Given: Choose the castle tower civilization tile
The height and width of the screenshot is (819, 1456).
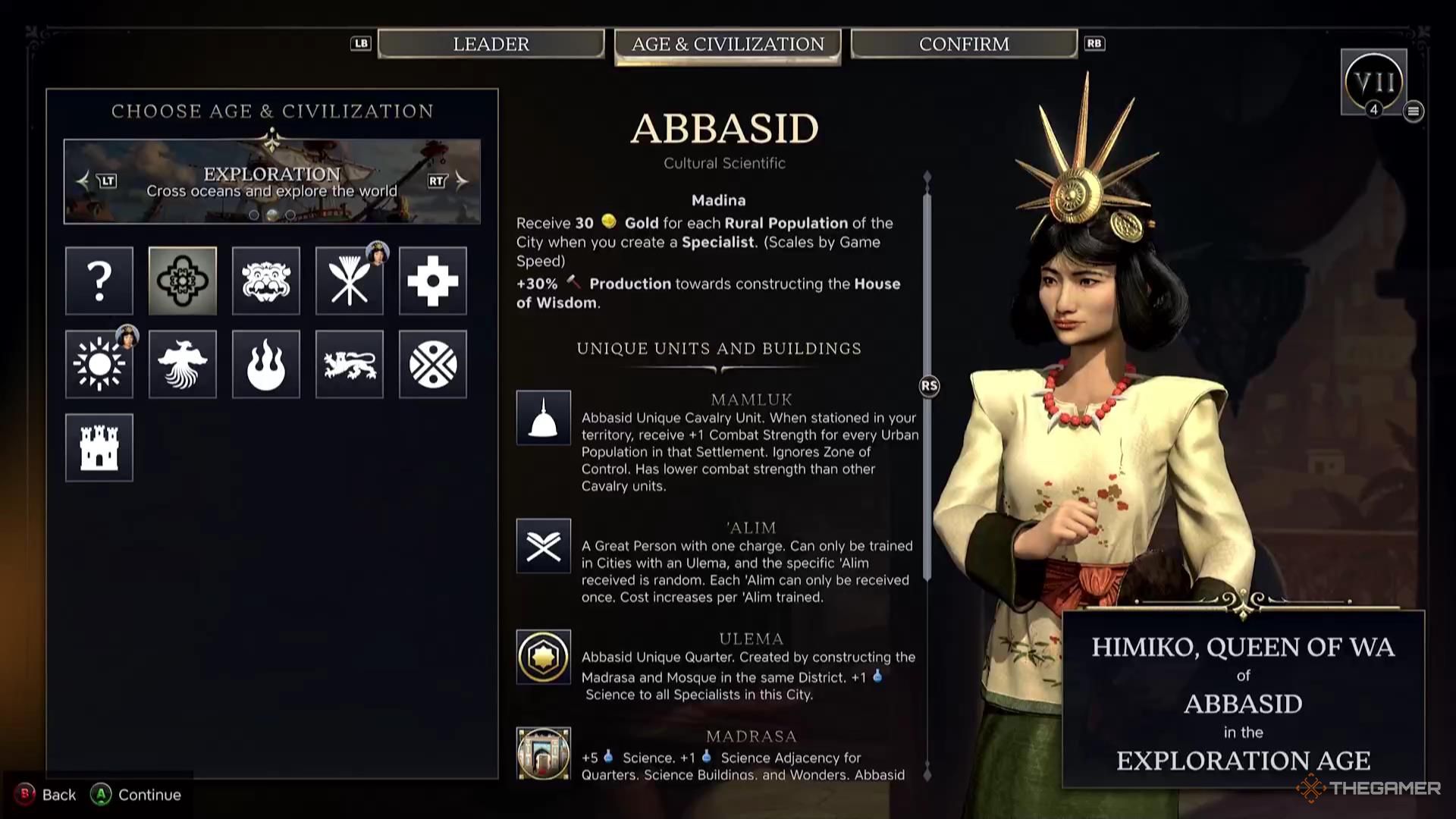Looking at the screenshot, I should pyautogui.click(x=99, y=447).
